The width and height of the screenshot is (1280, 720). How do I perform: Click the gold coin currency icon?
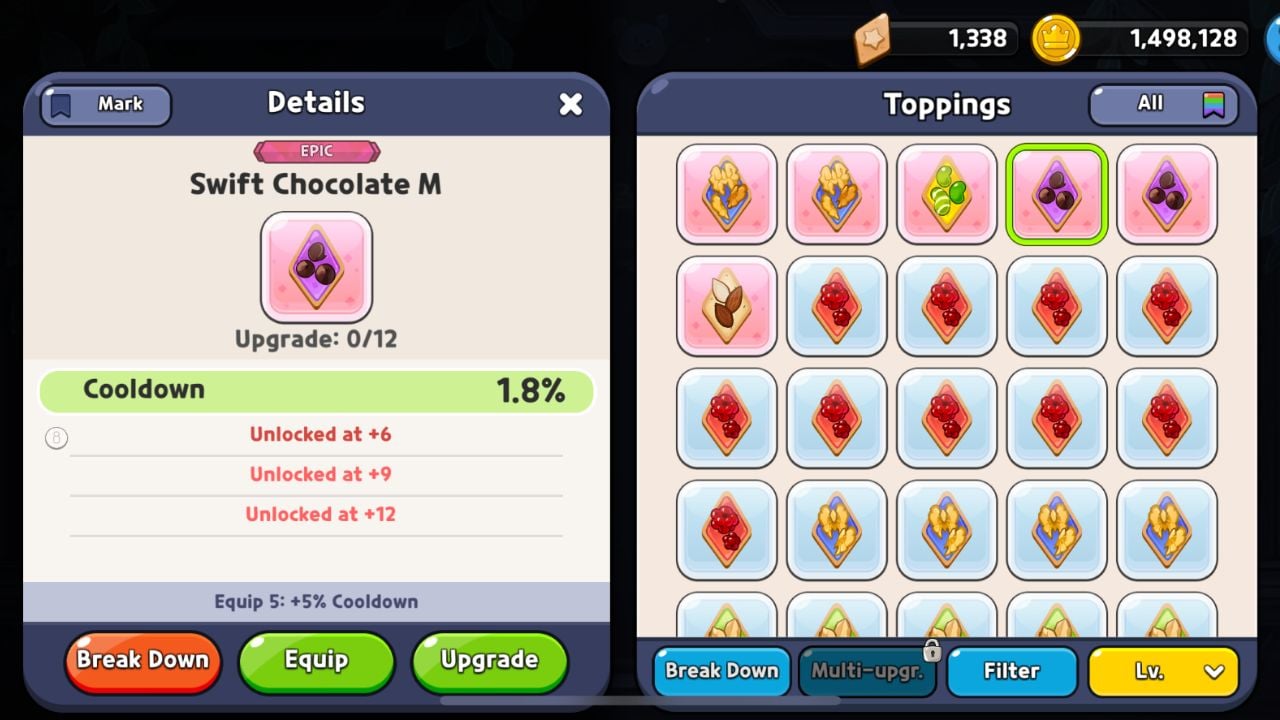(1058, 38)
